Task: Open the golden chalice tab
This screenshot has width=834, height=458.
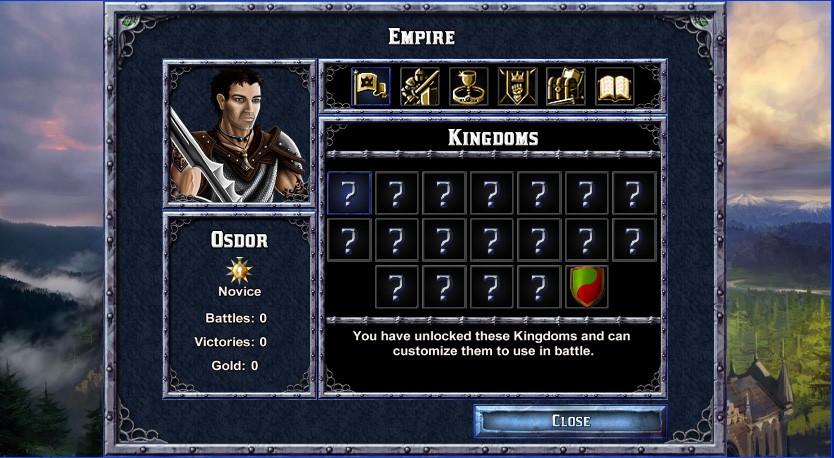Action: (x=469, y=87)
